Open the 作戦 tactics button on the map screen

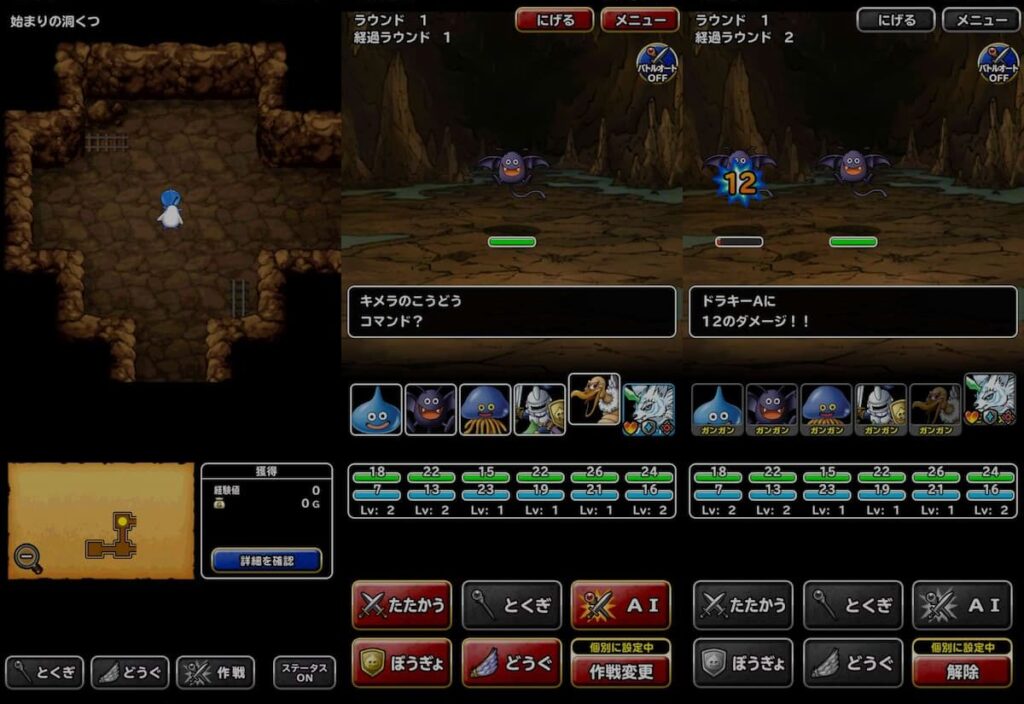217,672
